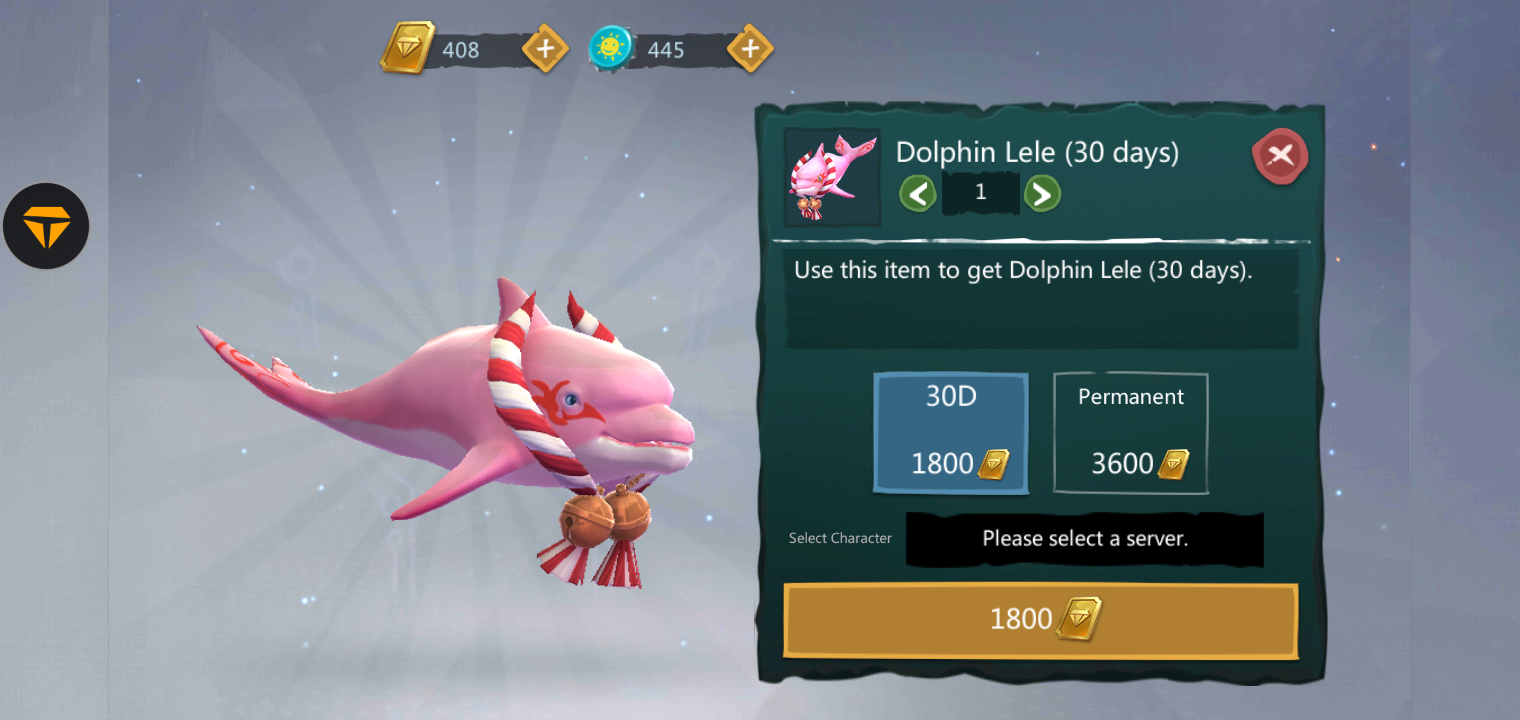Image resolution: width=1520 pixels, height=720 pixels.
Task: Decrease quantity with the left green arrow
Action: click(918, 193)
